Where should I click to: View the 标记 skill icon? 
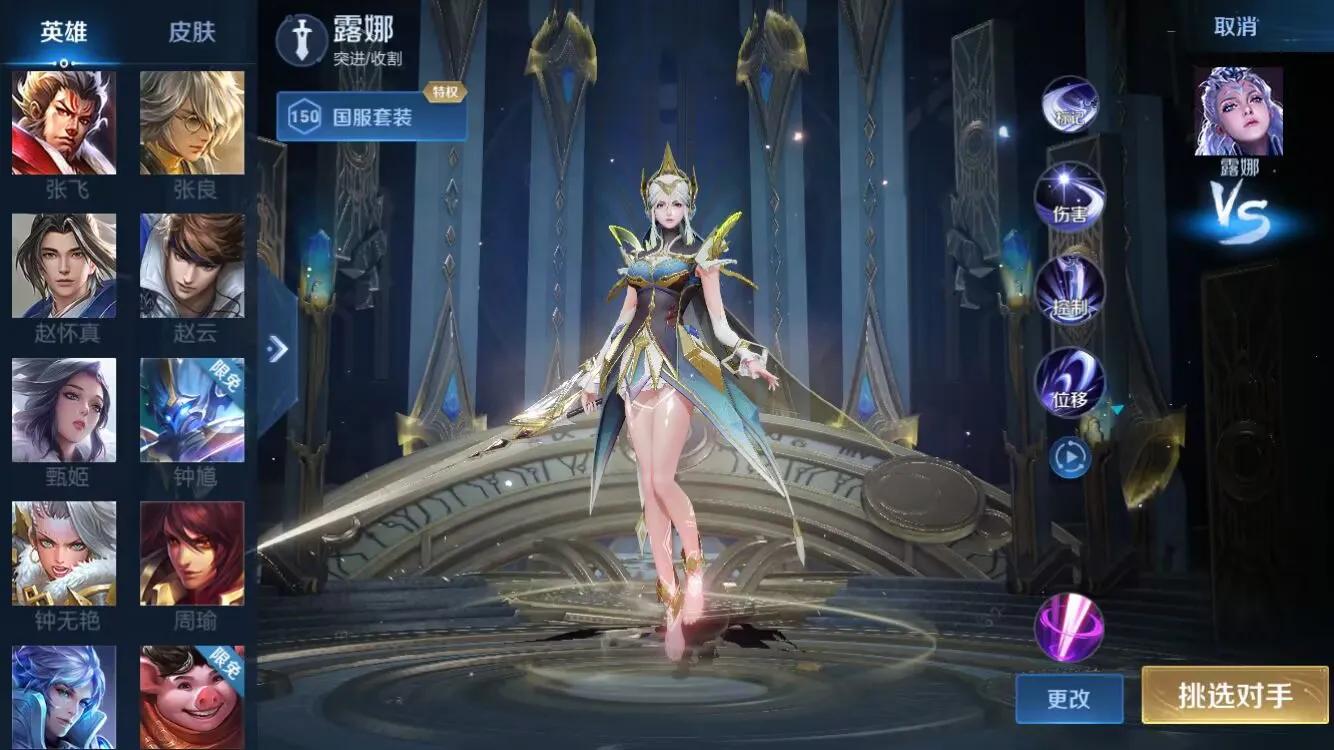pyautogui.click(x=1070, y=105)
